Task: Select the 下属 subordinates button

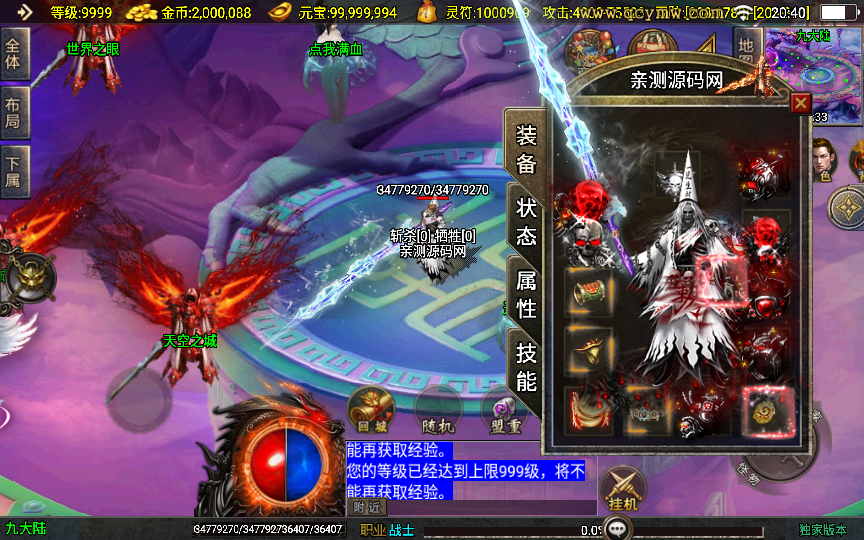Action: [x=14, y=169]
